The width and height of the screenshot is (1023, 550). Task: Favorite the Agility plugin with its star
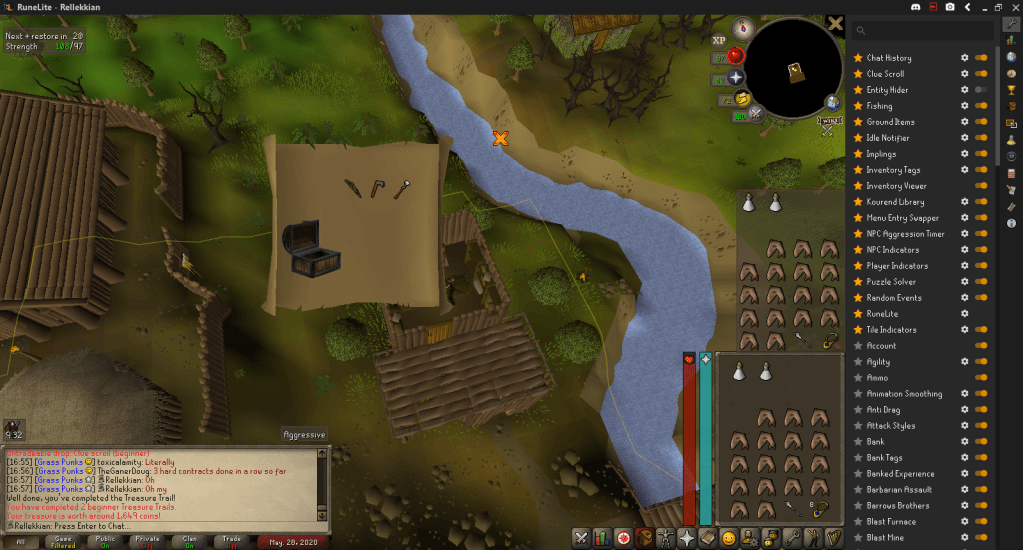click(x=857, y=362)
